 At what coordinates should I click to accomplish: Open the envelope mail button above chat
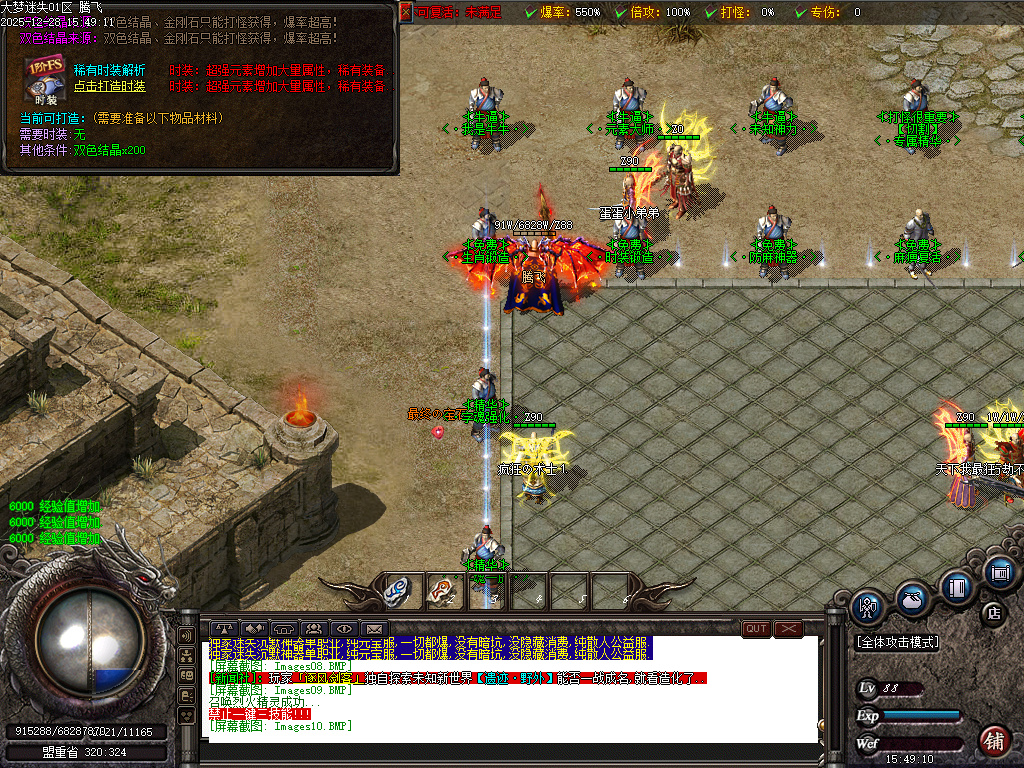pos(374,629)
